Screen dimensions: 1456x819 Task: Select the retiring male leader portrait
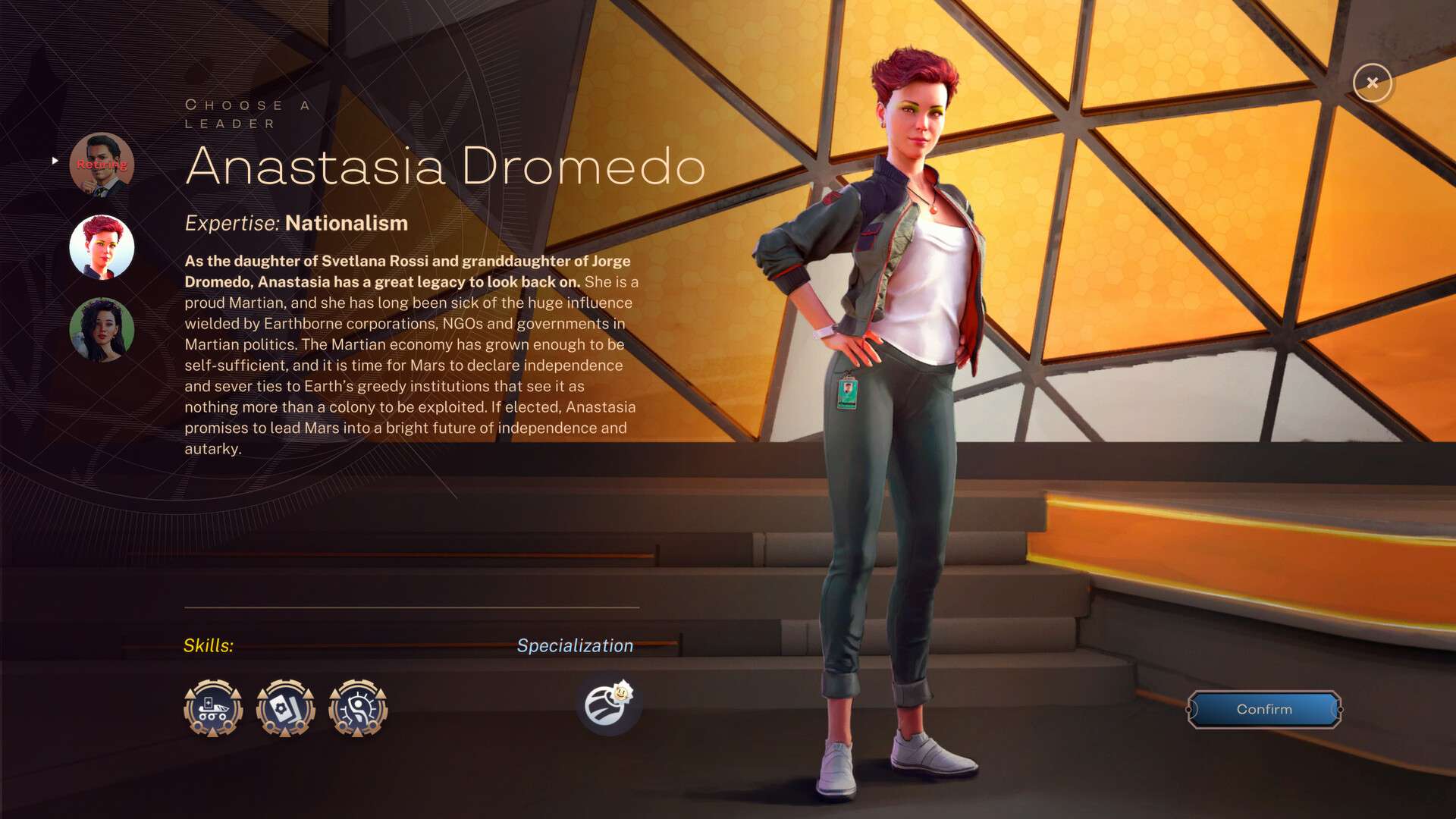click(102, 165)
